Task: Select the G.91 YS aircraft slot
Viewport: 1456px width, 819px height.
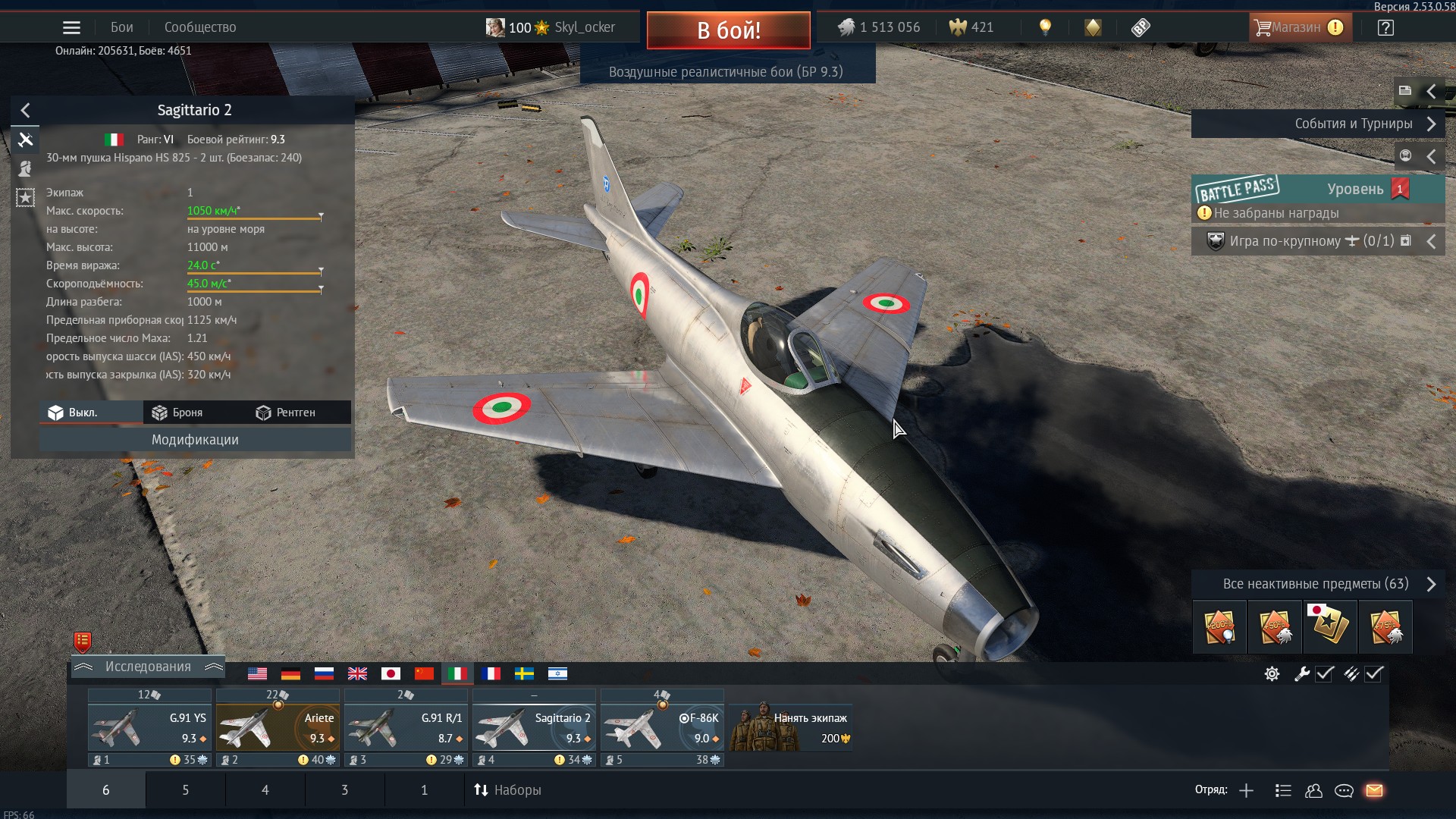Action: coord(149,727)
